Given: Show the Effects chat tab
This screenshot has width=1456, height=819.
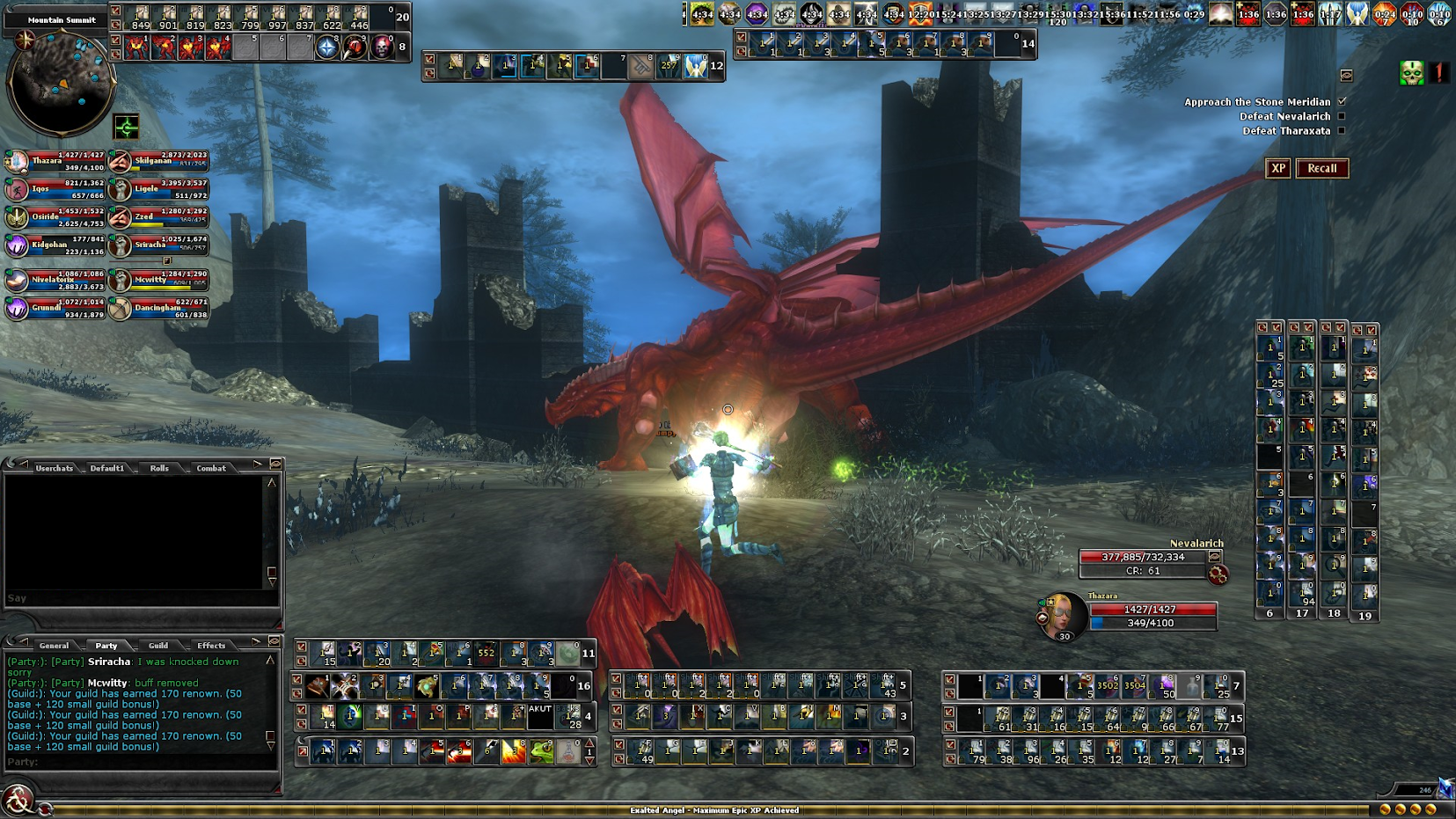Looking at the screenshot, I should [211, 645].
